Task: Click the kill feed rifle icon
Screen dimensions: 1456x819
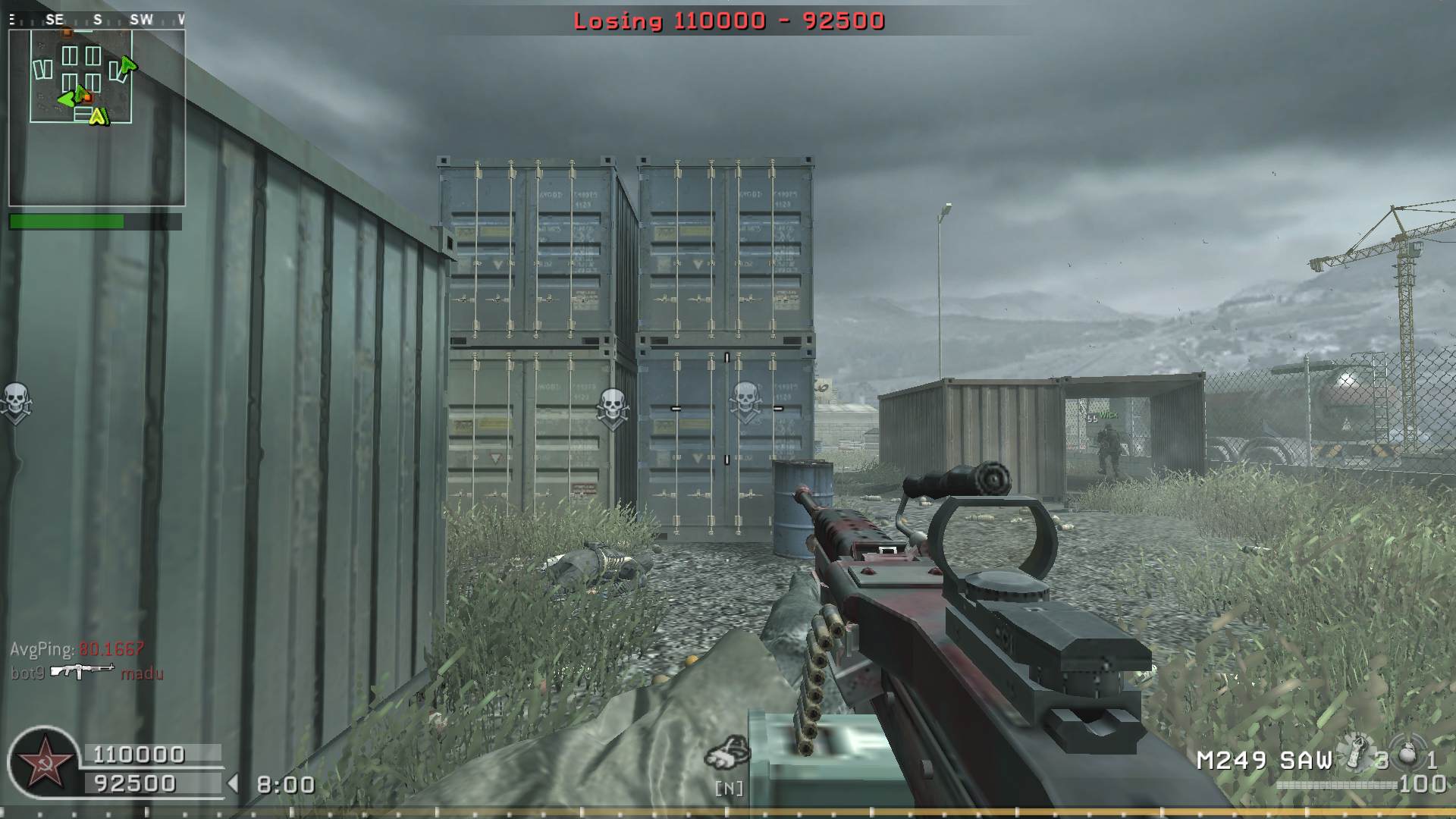Action: tap(83, 672)
